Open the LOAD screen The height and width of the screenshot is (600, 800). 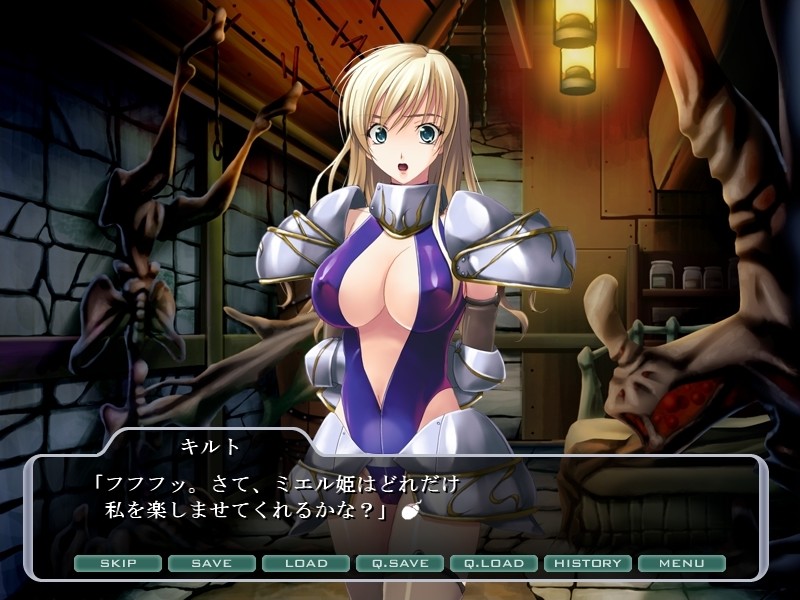pos(306,563)
